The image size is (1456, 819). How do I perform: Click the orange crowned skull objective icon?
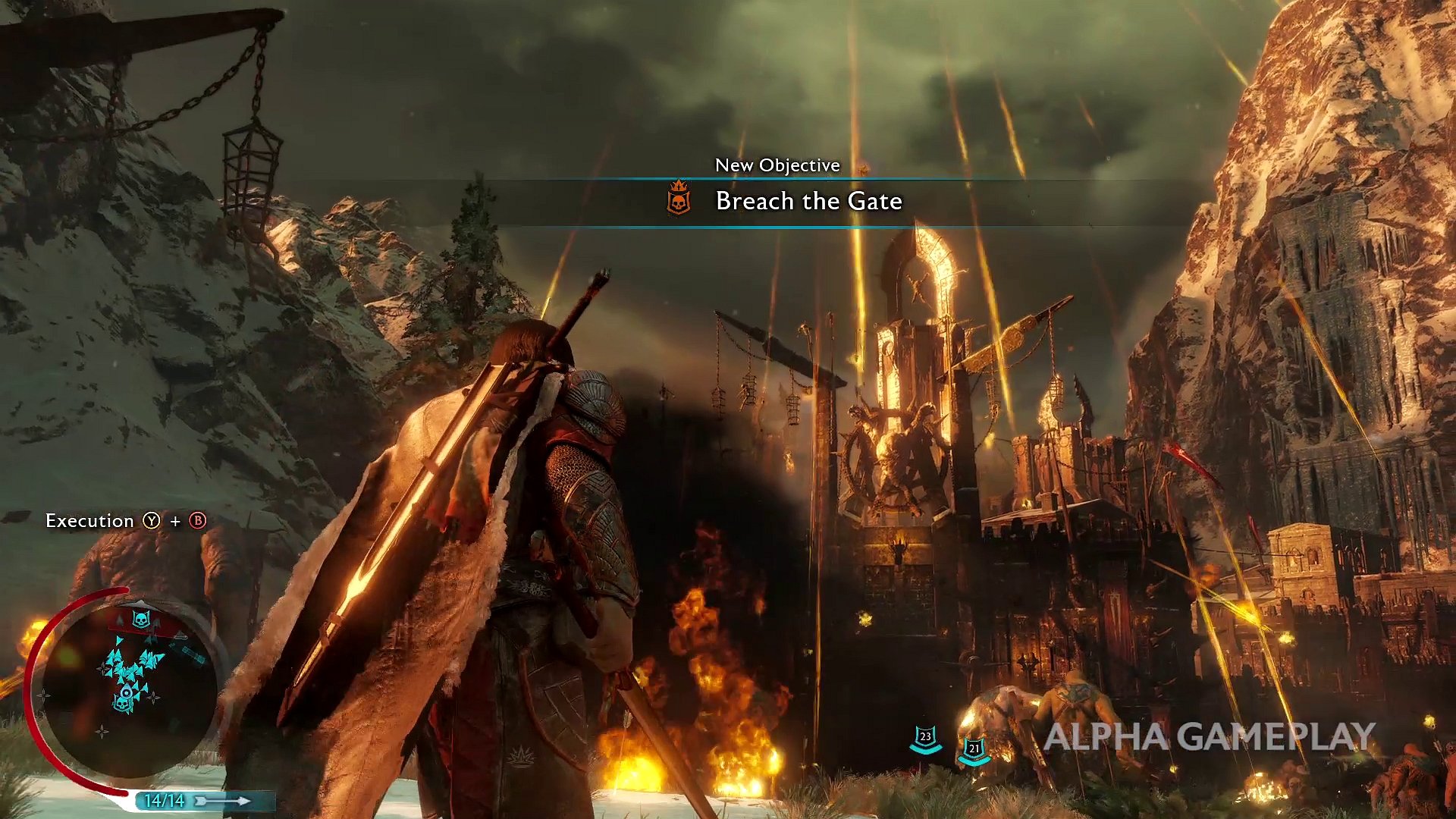pos(679,199)
